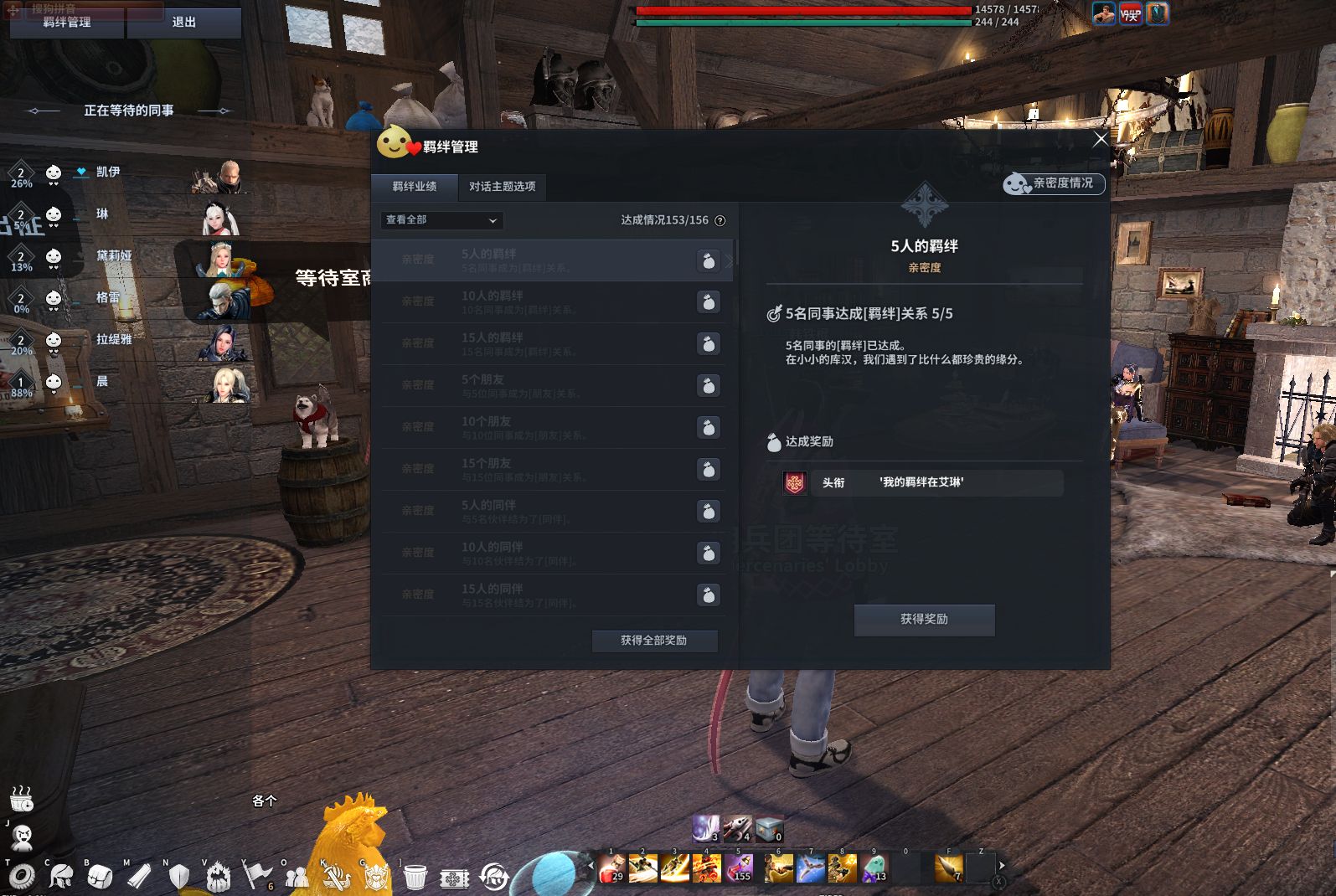Click the 退出 button
This screenshot has height=896, width=1336.
tap(183, 23)
